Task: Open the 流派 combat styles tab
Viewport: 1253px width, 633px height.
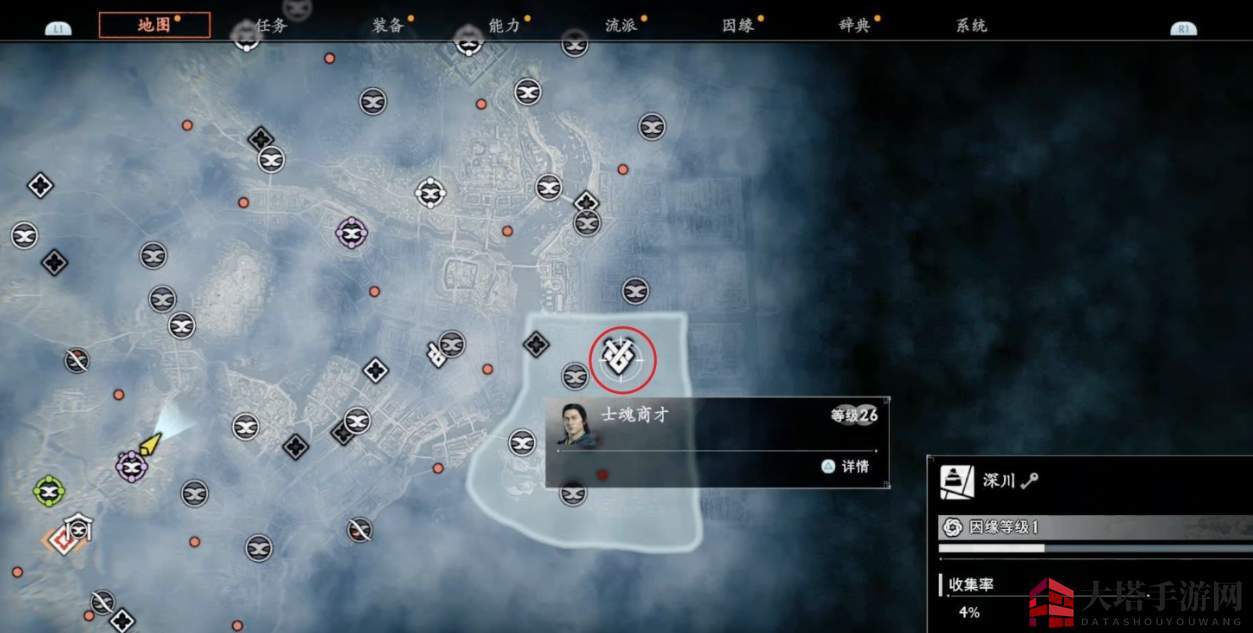Action: 621,26
